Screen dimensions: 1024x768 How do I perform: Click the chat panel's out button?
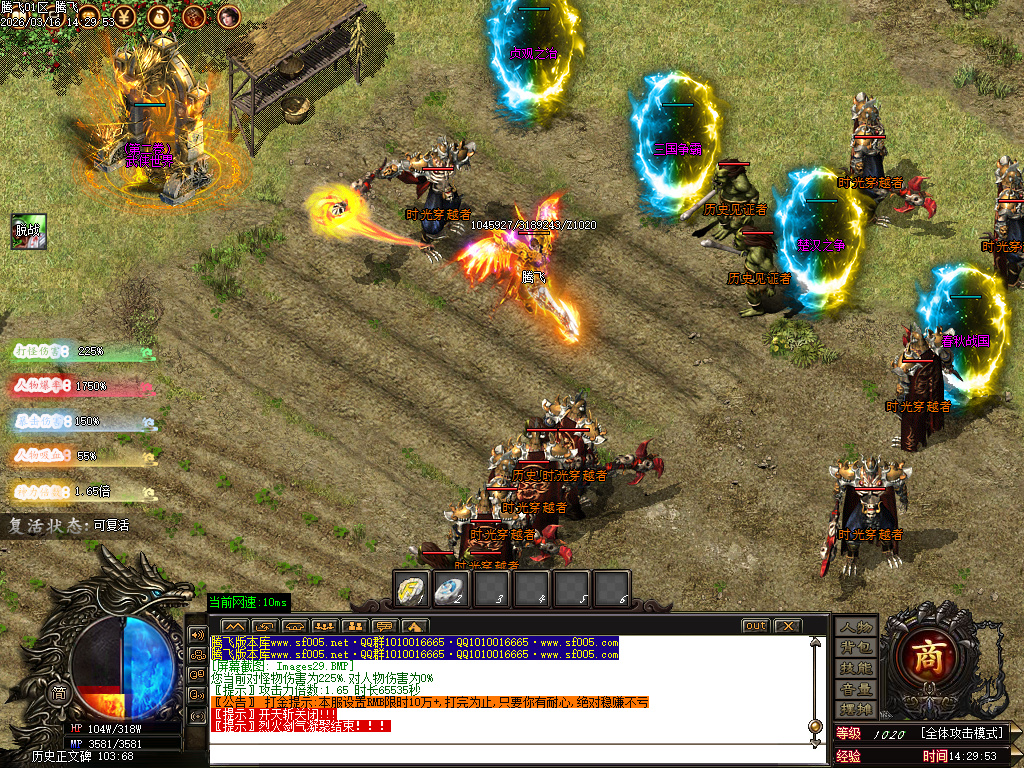pyautogui.click(x=755, y=626)
